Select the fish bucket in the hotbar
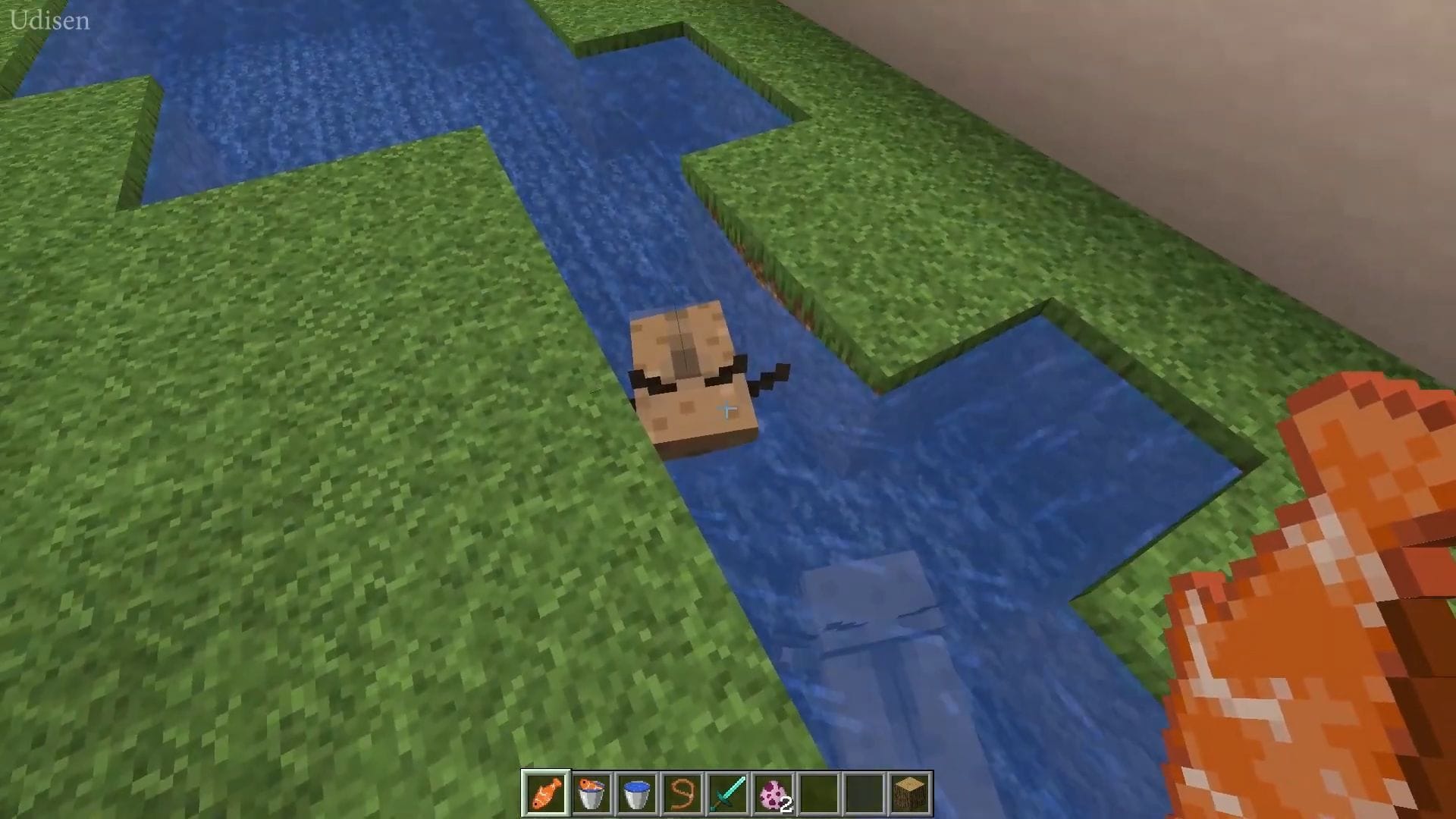1456x819 pixels. coord(591,792)
